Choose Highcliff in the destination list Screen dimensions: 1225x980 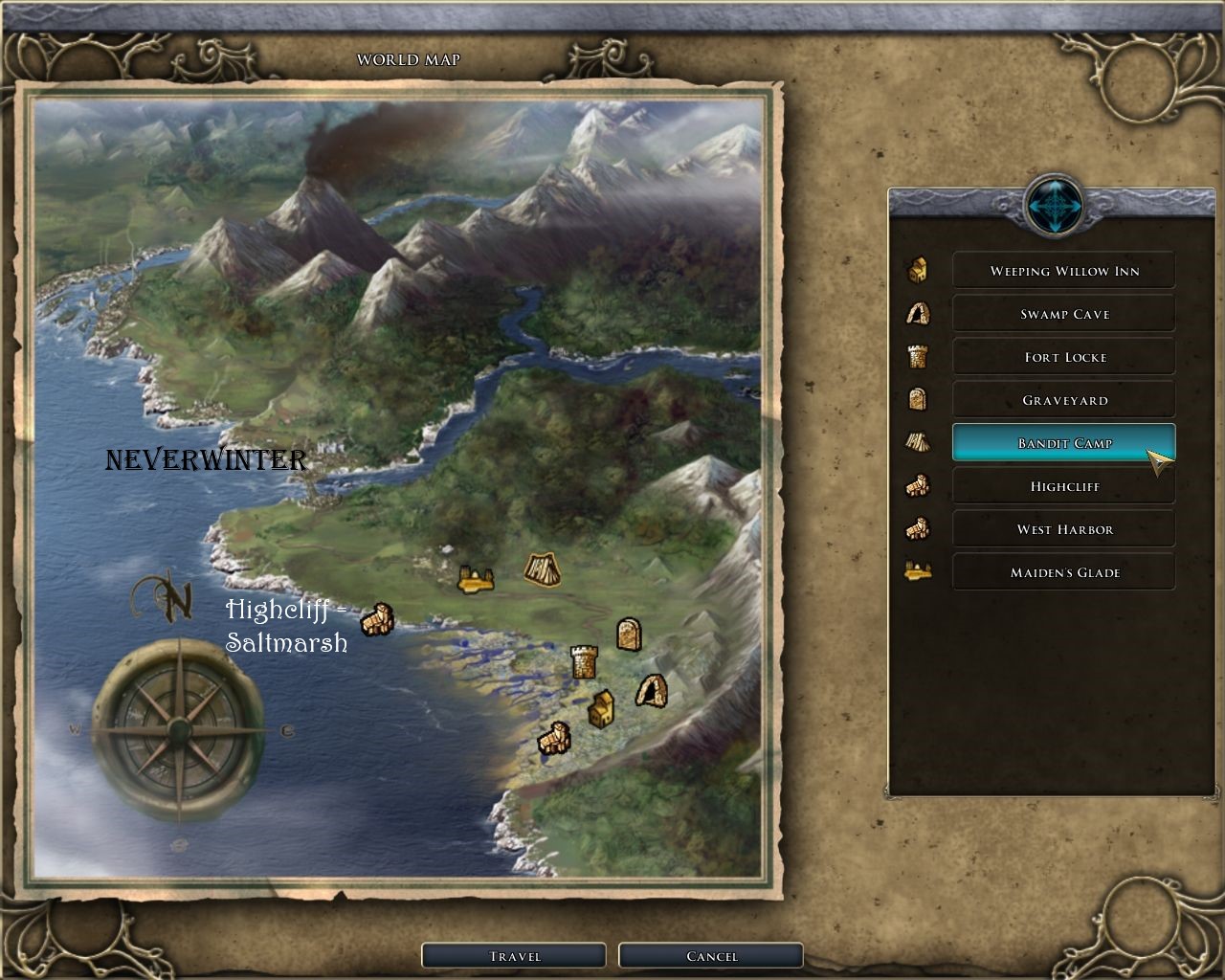[x=1063, y=486]
